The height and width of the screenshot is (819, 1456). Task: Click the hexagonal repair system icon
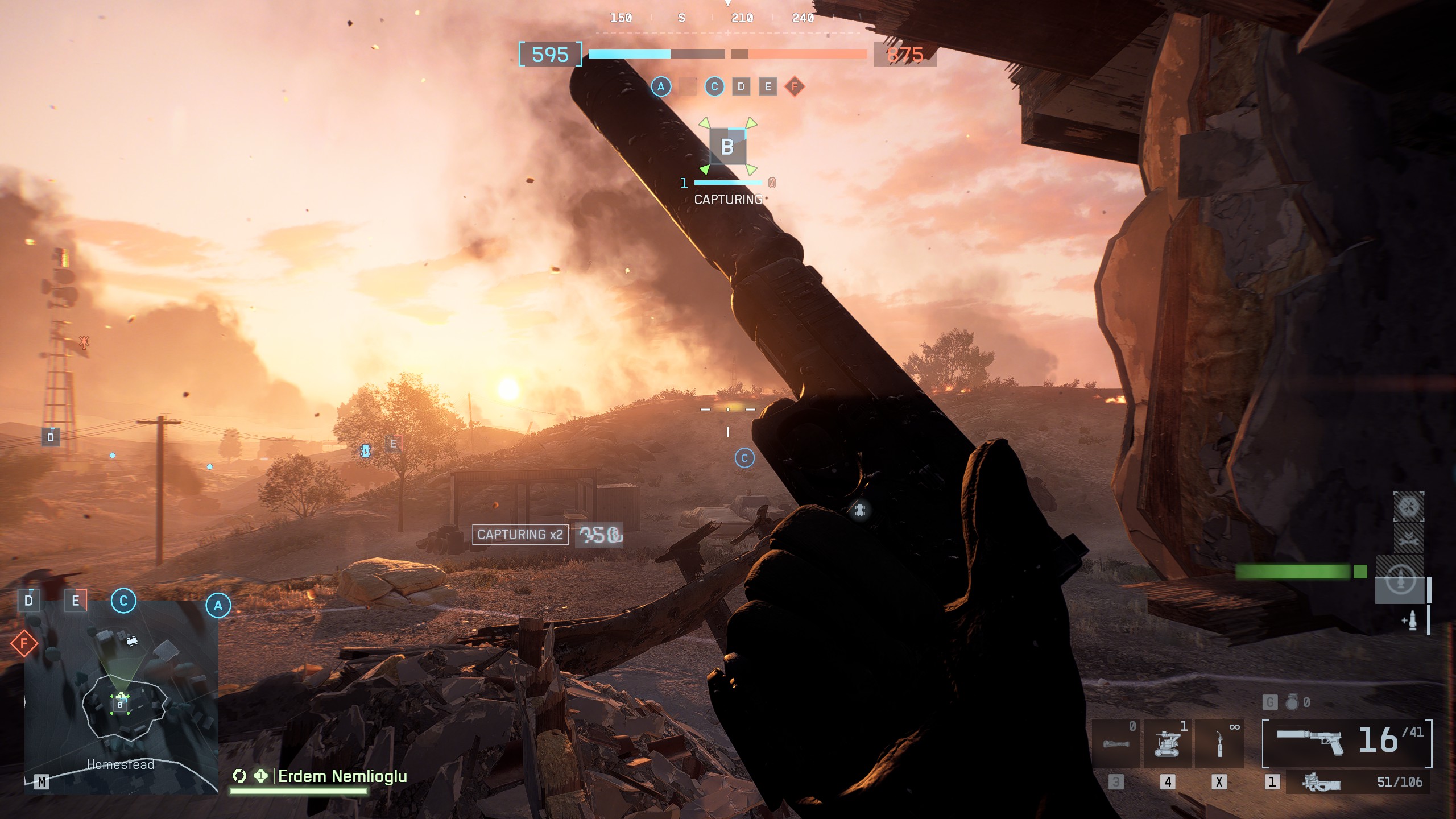(x=1408, y=506)
